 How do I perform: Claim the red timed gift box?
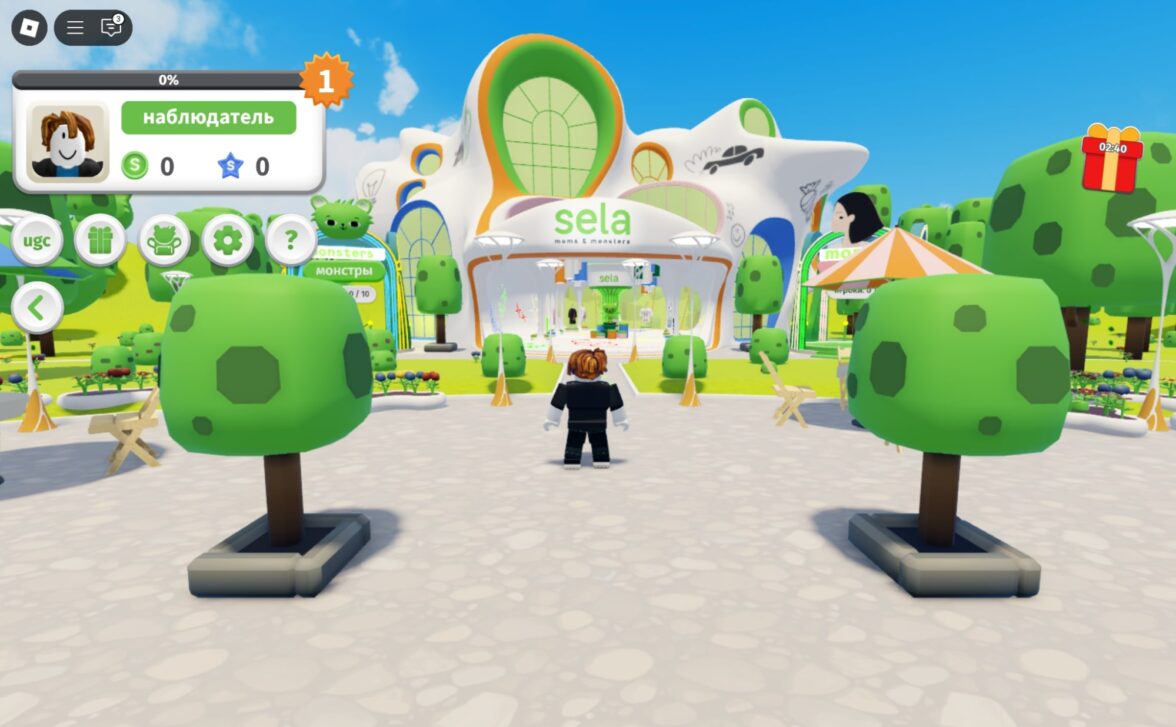[1112, 160]
